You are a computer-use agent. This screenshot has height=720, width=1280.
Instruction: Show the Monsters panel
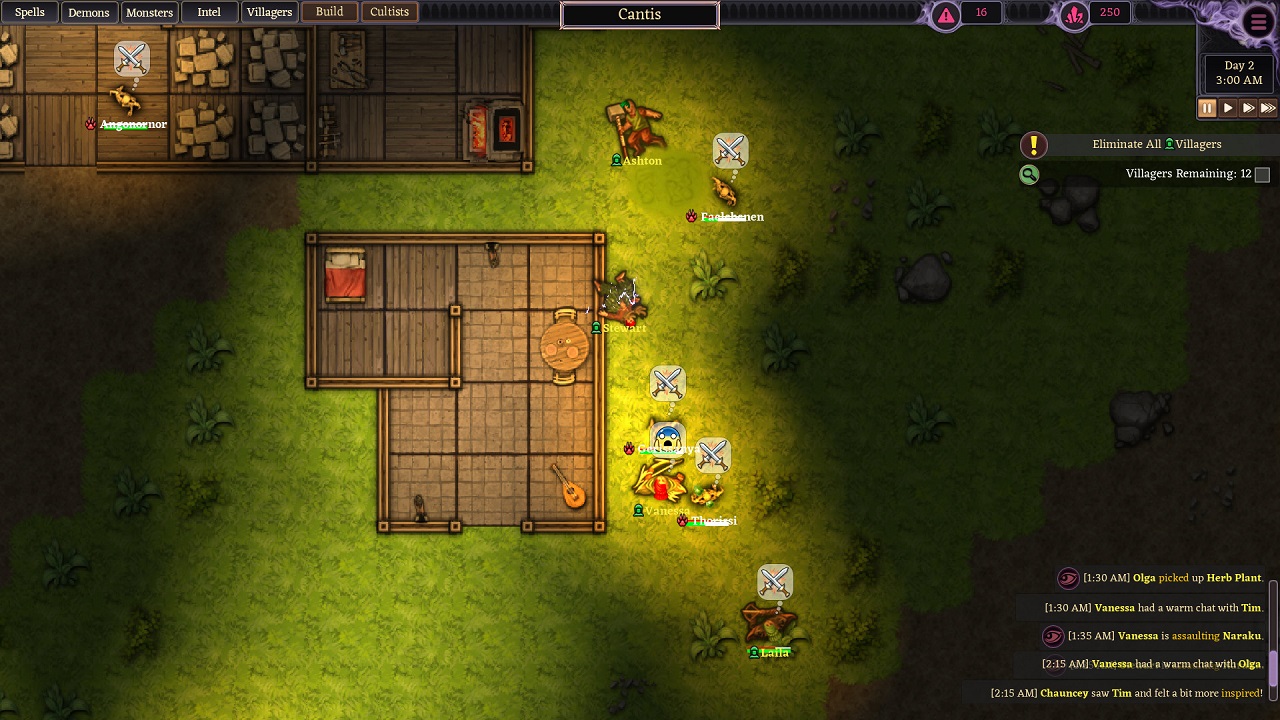point(149,12)
